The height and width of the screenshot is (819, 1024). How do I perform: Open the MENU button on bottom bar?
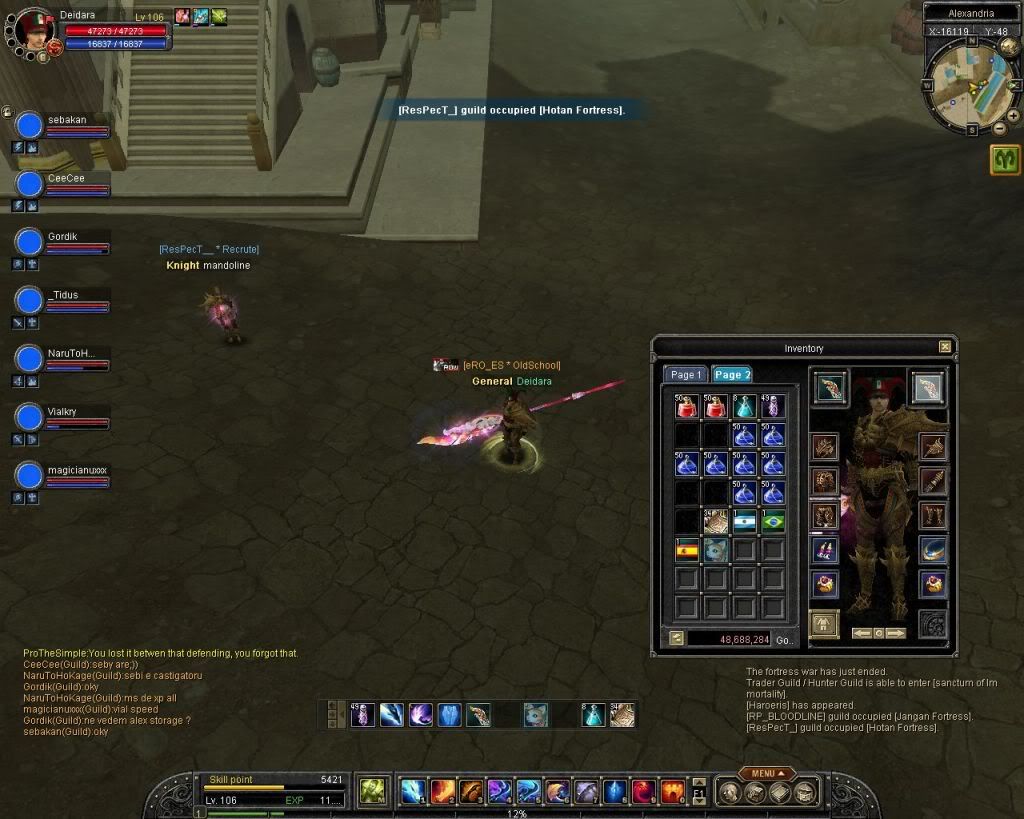coord(769,773)
